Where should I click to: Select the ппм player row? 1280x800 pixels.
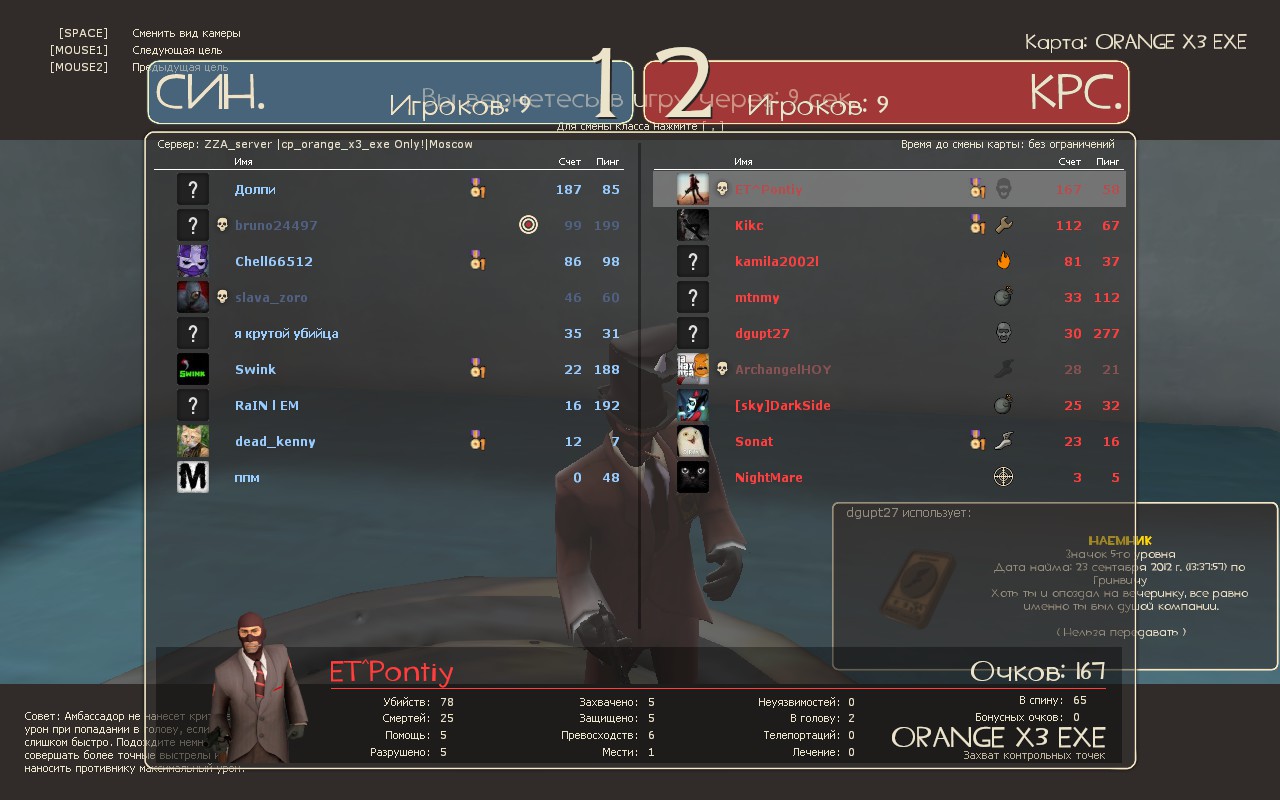pyautogui.click(x=247, y=478)
